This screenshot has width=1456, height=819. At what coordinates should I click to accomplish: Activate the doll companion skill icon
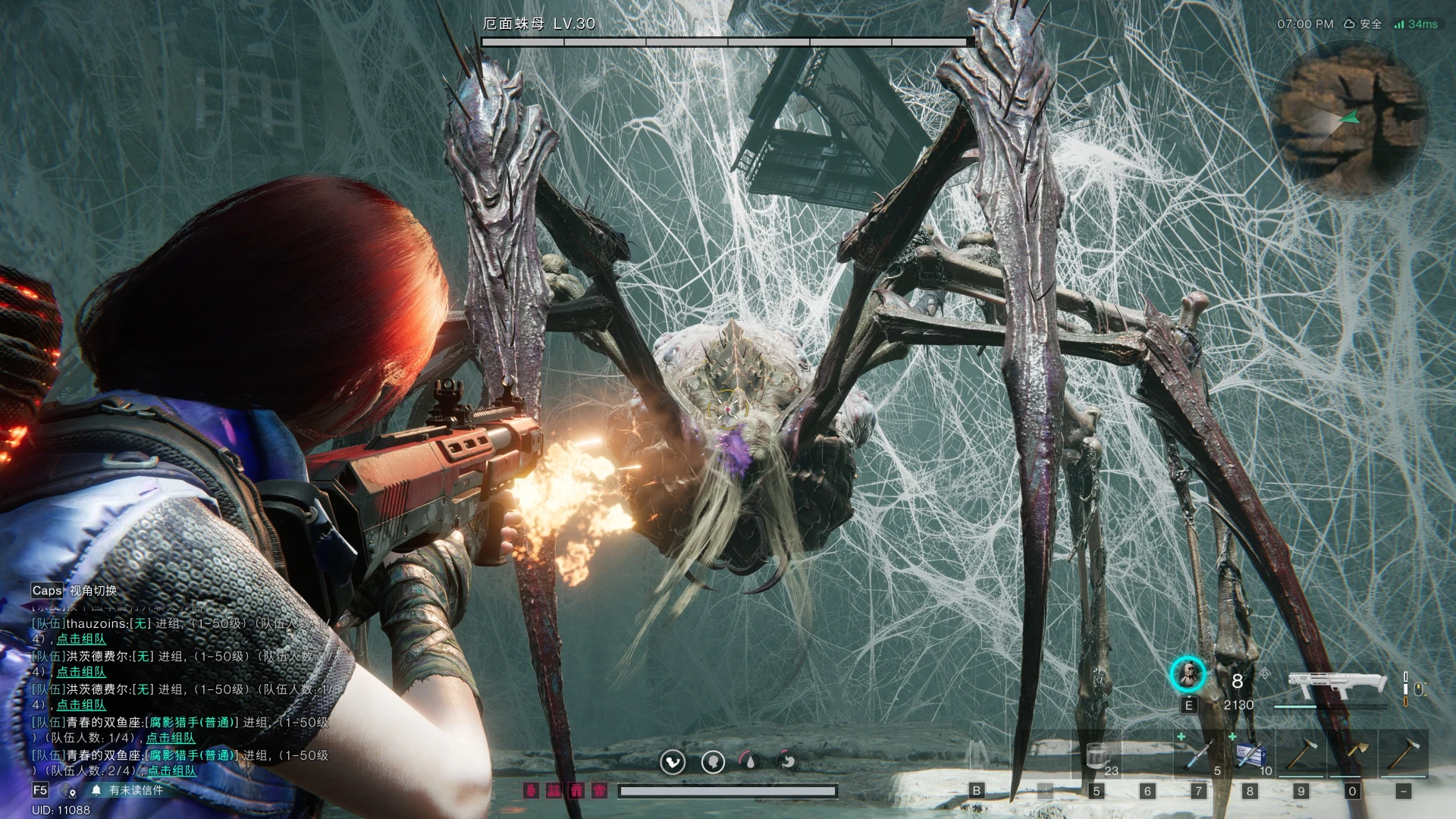coord(1188,674)
